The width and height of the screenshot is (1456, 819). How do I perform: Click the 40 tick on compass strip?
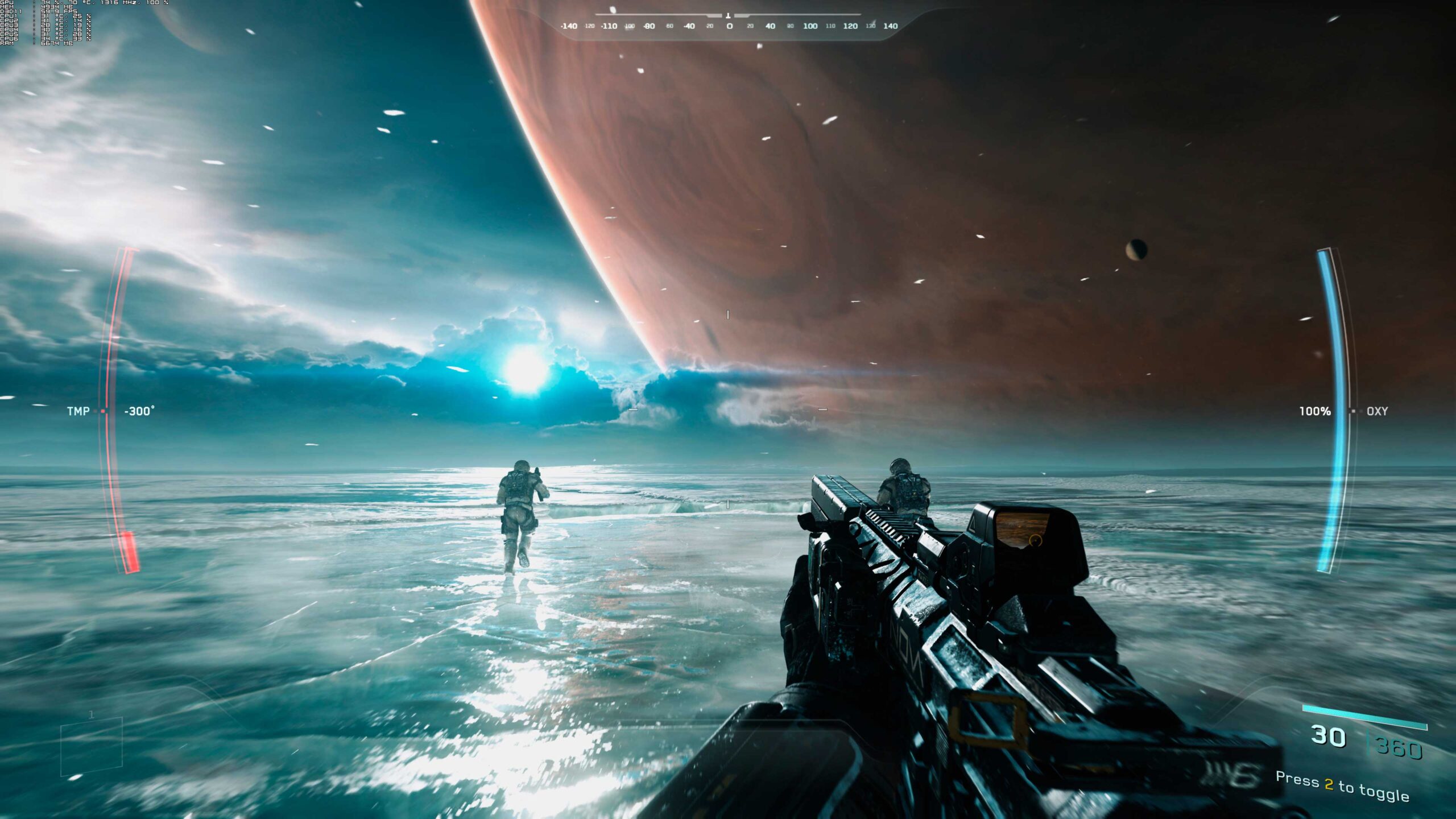click(770, 26)
